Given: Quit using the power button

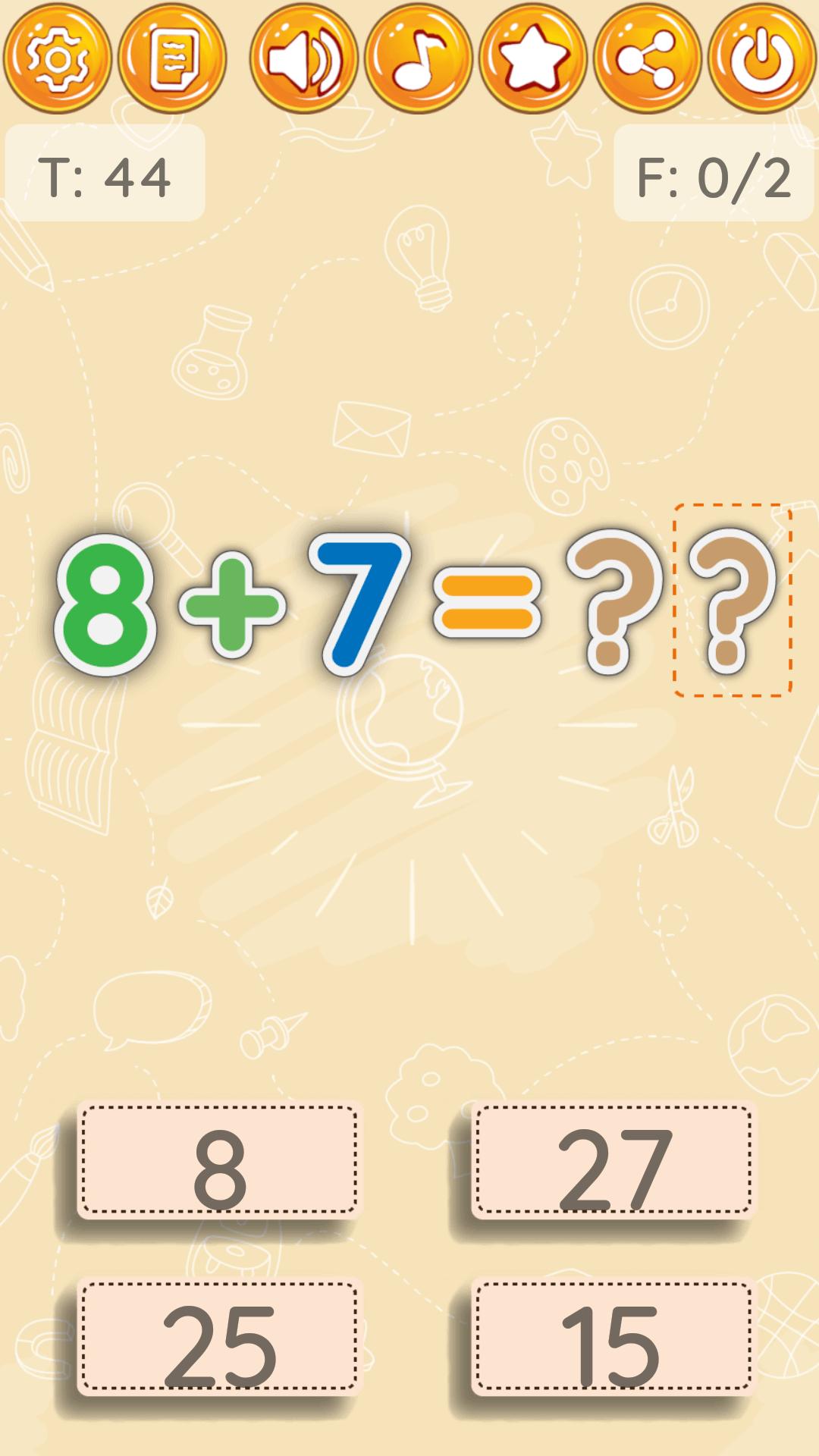Looking at the screenshot, I should click(762, 58).
